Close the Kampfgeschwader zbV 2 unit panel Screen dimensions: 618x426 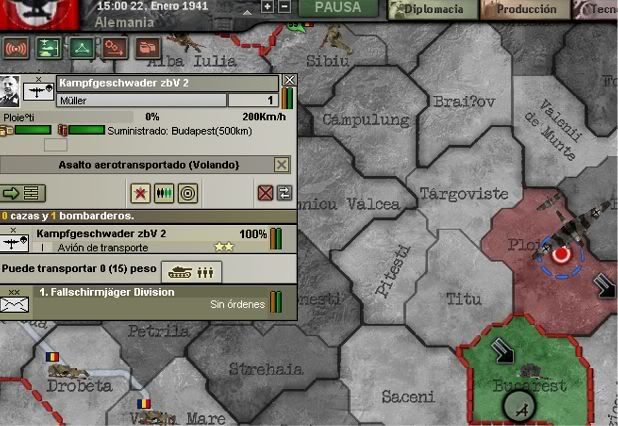289,80
